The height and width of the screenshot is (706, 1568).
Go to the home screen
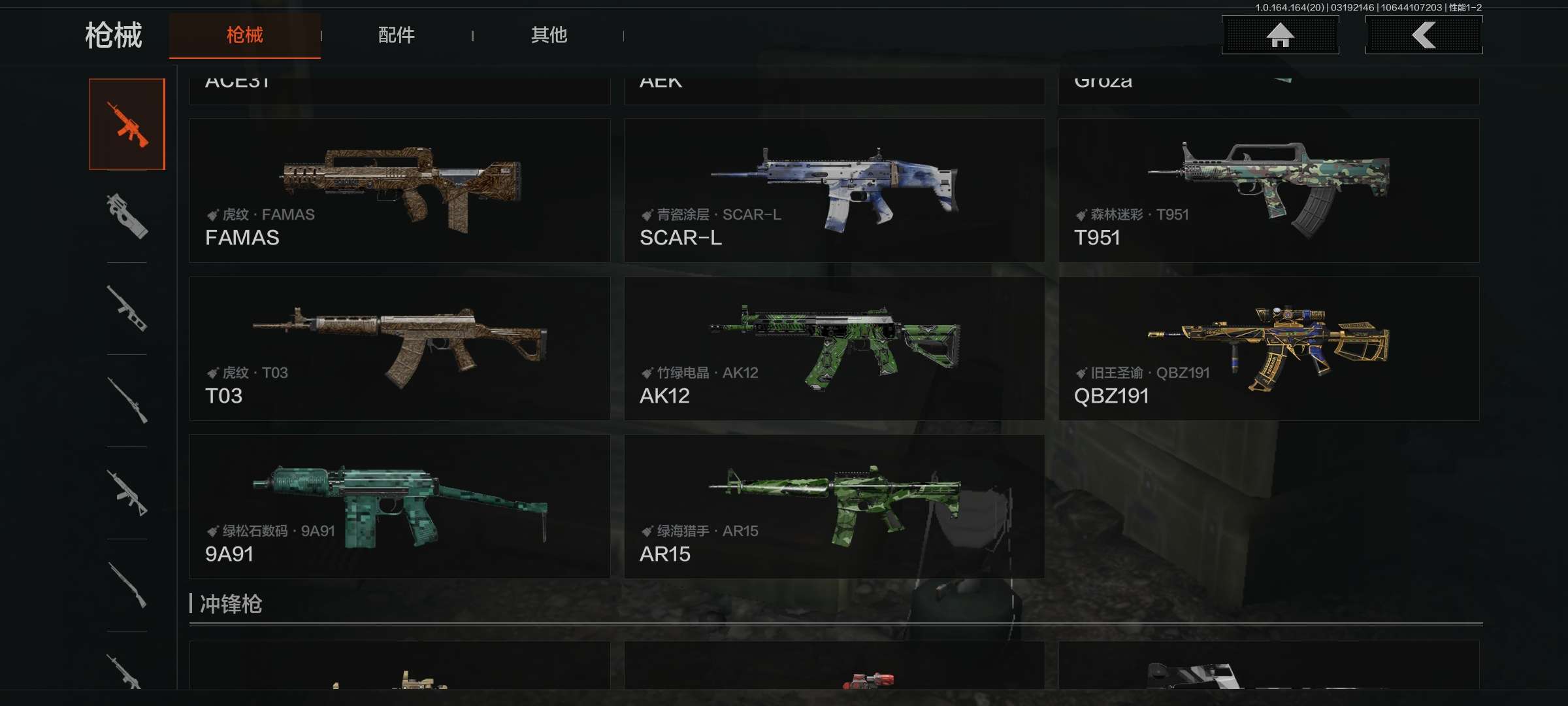click(1280, 35)
